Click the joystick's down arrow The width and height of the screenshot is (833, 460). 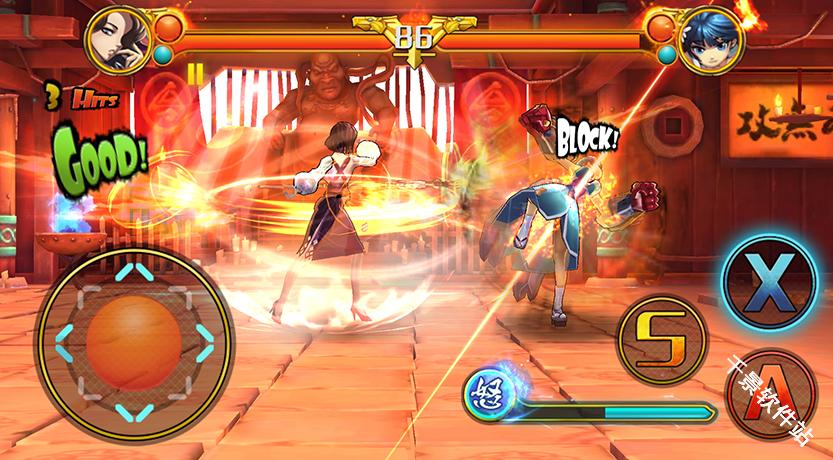tap(134, 410)
